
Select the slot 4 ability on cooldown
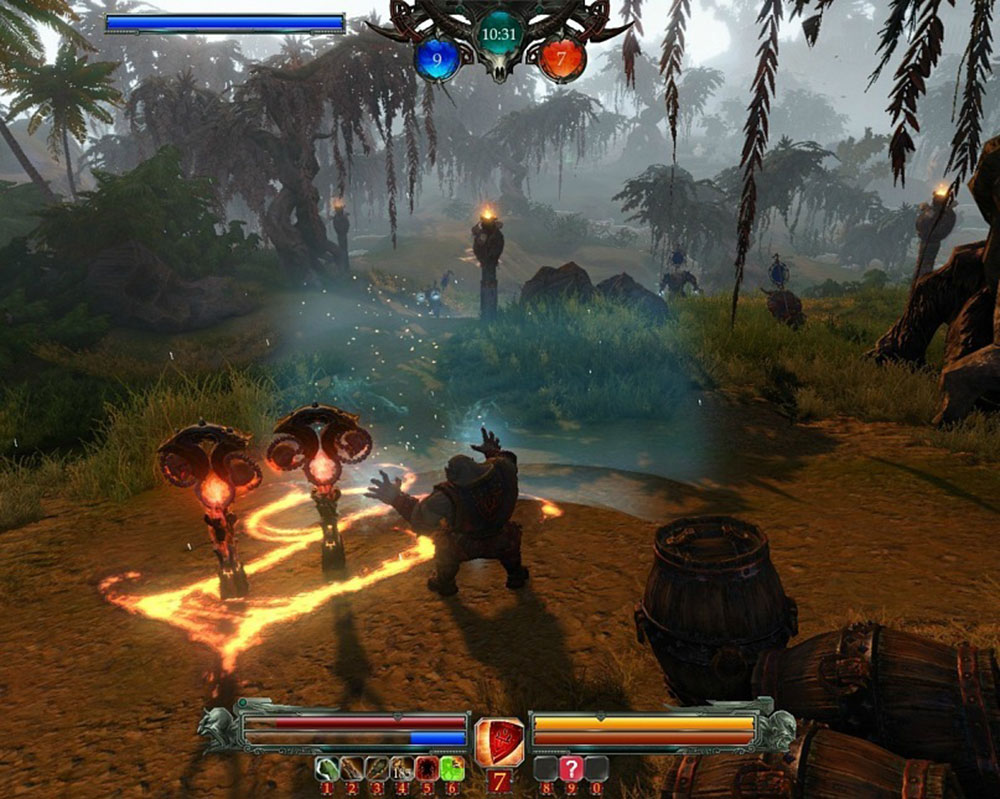pos(402,768)
